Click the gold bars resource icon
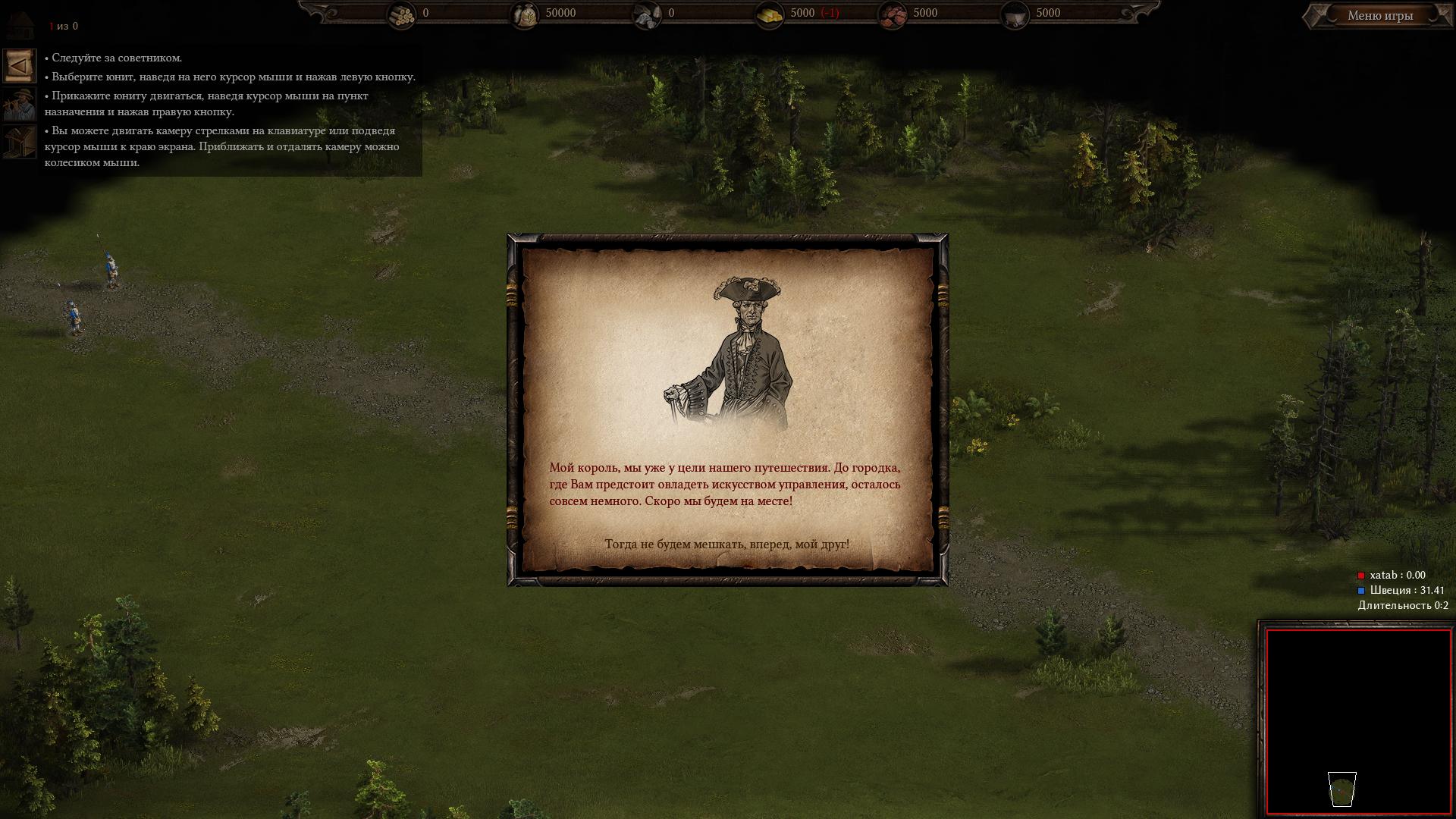 pos(770,14)
